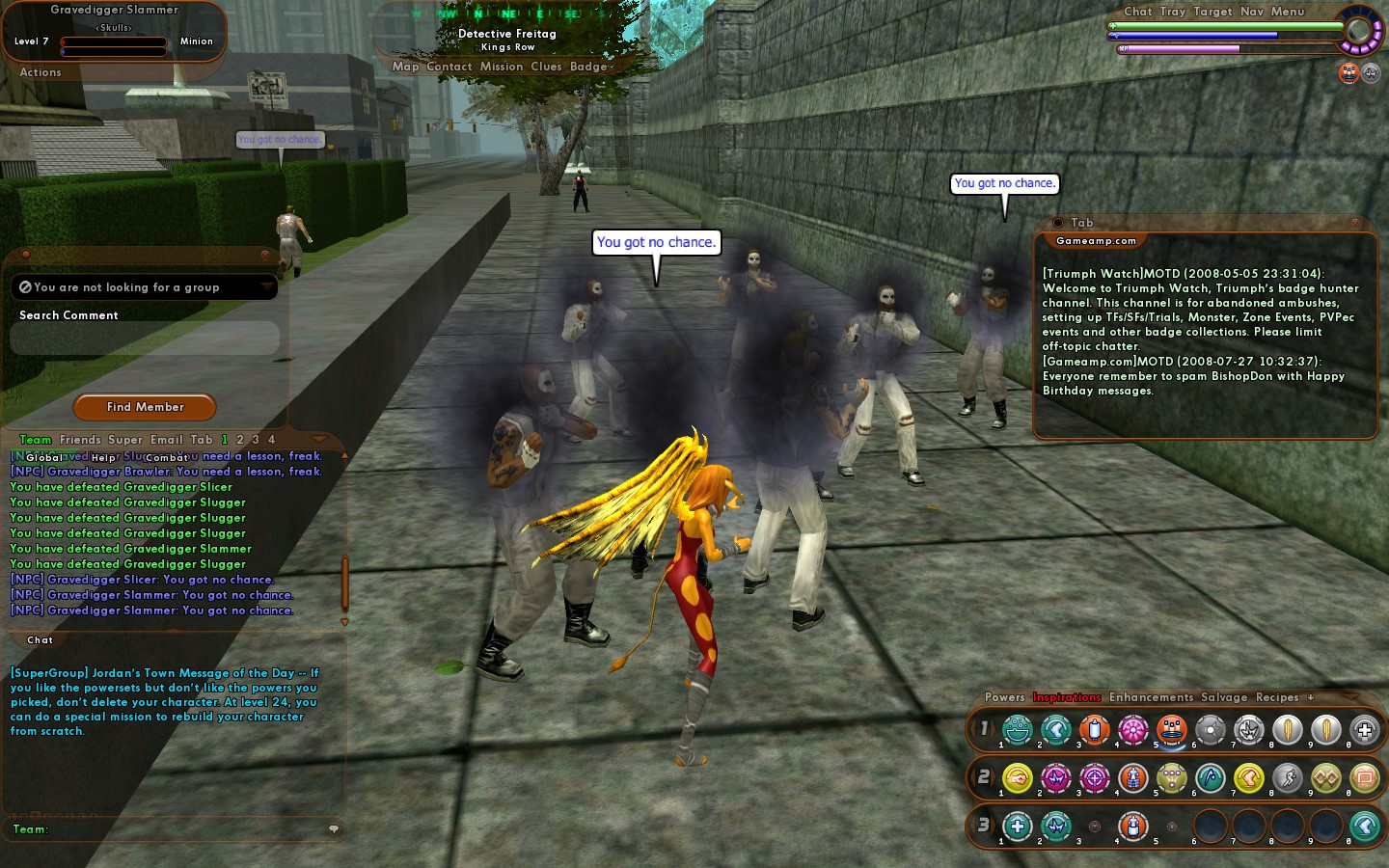The height and width of the screenshot is (868, 1389).
Task: Open the Map window
Action: tap(405, 67)
